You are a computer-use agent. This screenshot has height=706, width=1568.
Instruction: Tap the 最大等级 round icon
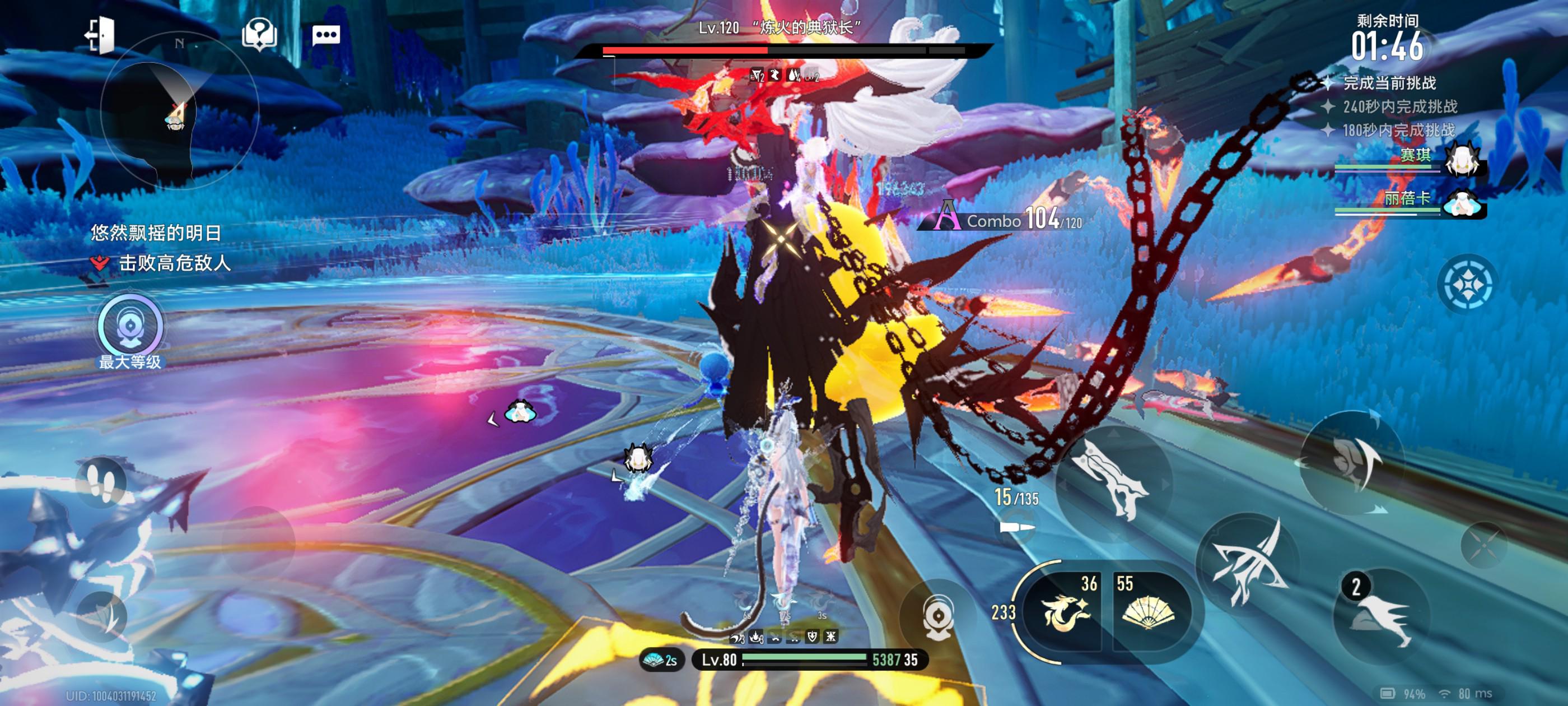(x=130, y=327)
